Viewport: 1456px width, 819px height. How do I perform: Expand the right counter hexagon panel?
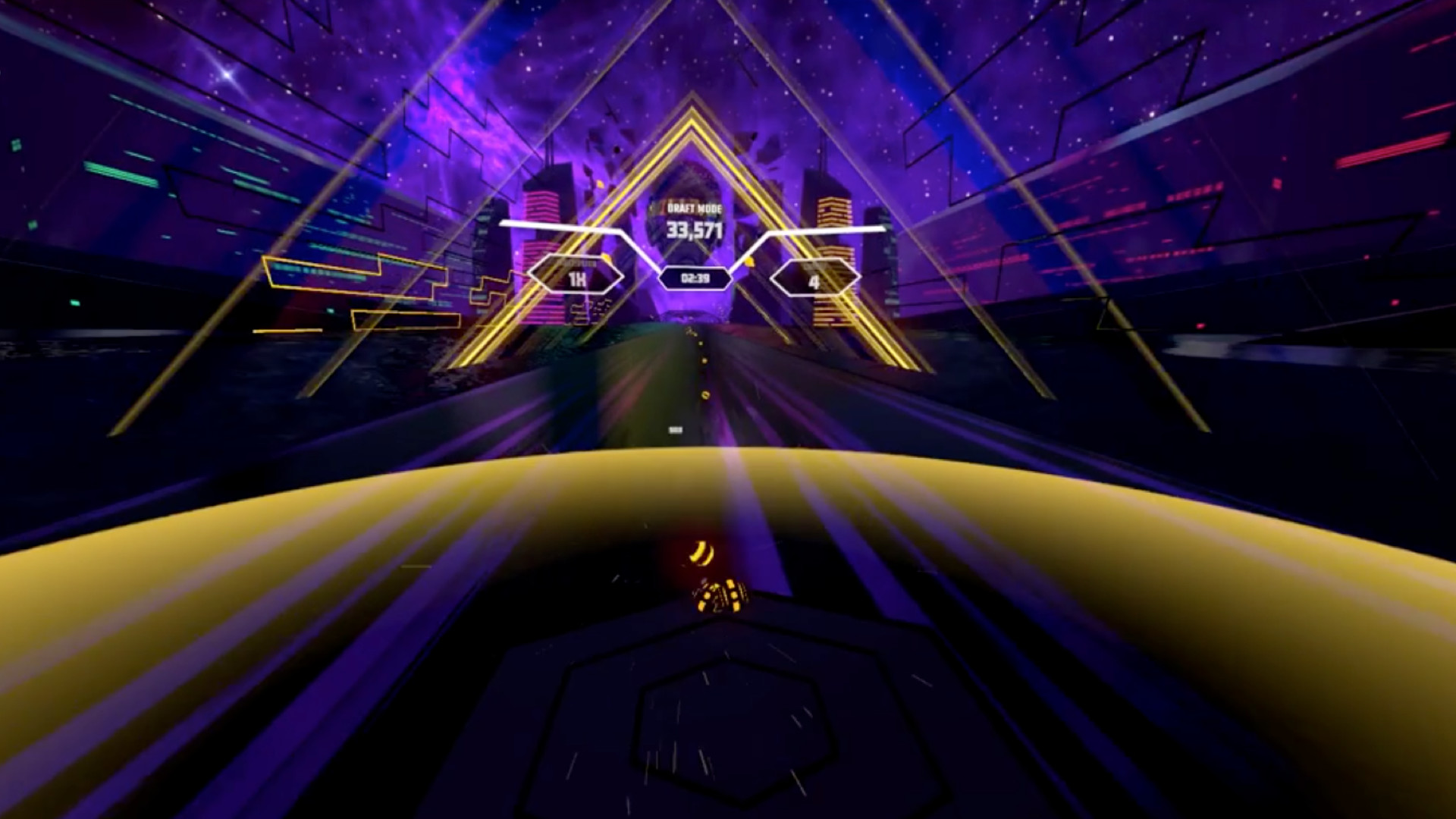coord(813,281)
